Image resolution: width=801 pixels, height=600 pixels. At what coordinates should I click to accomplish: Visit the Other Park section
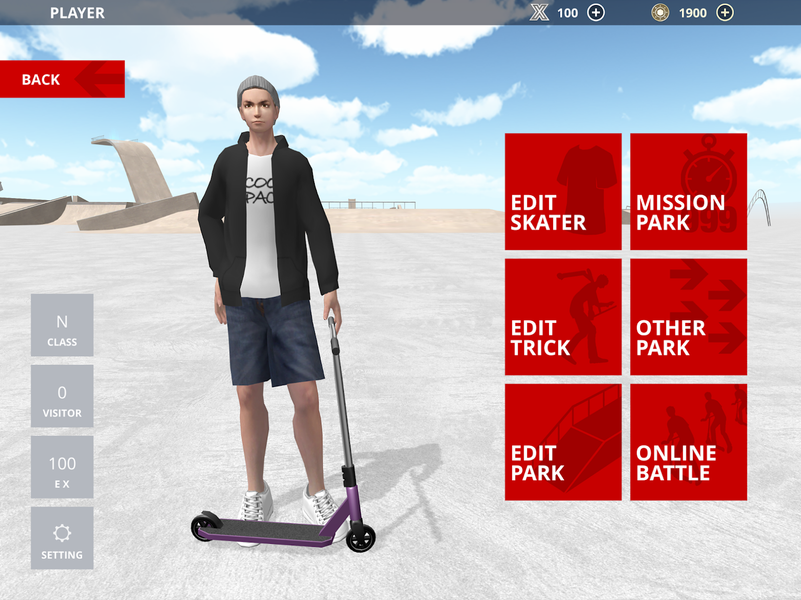point(688,317)
